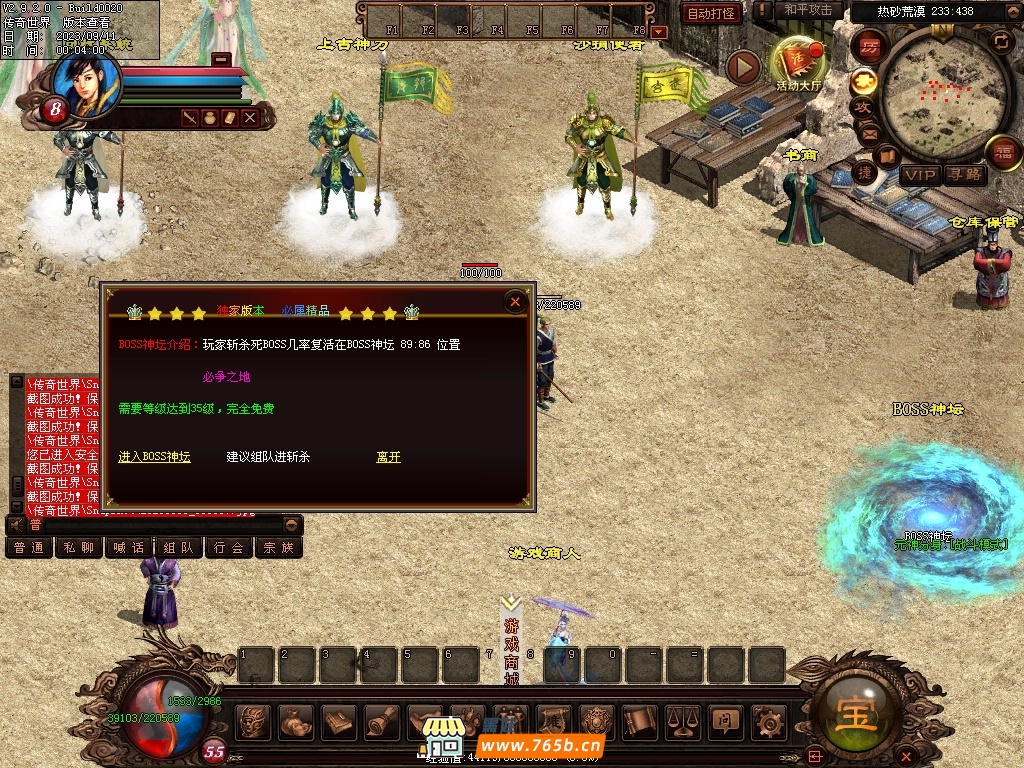
Task: Click the round play arrow button
Action: [743, 67]
